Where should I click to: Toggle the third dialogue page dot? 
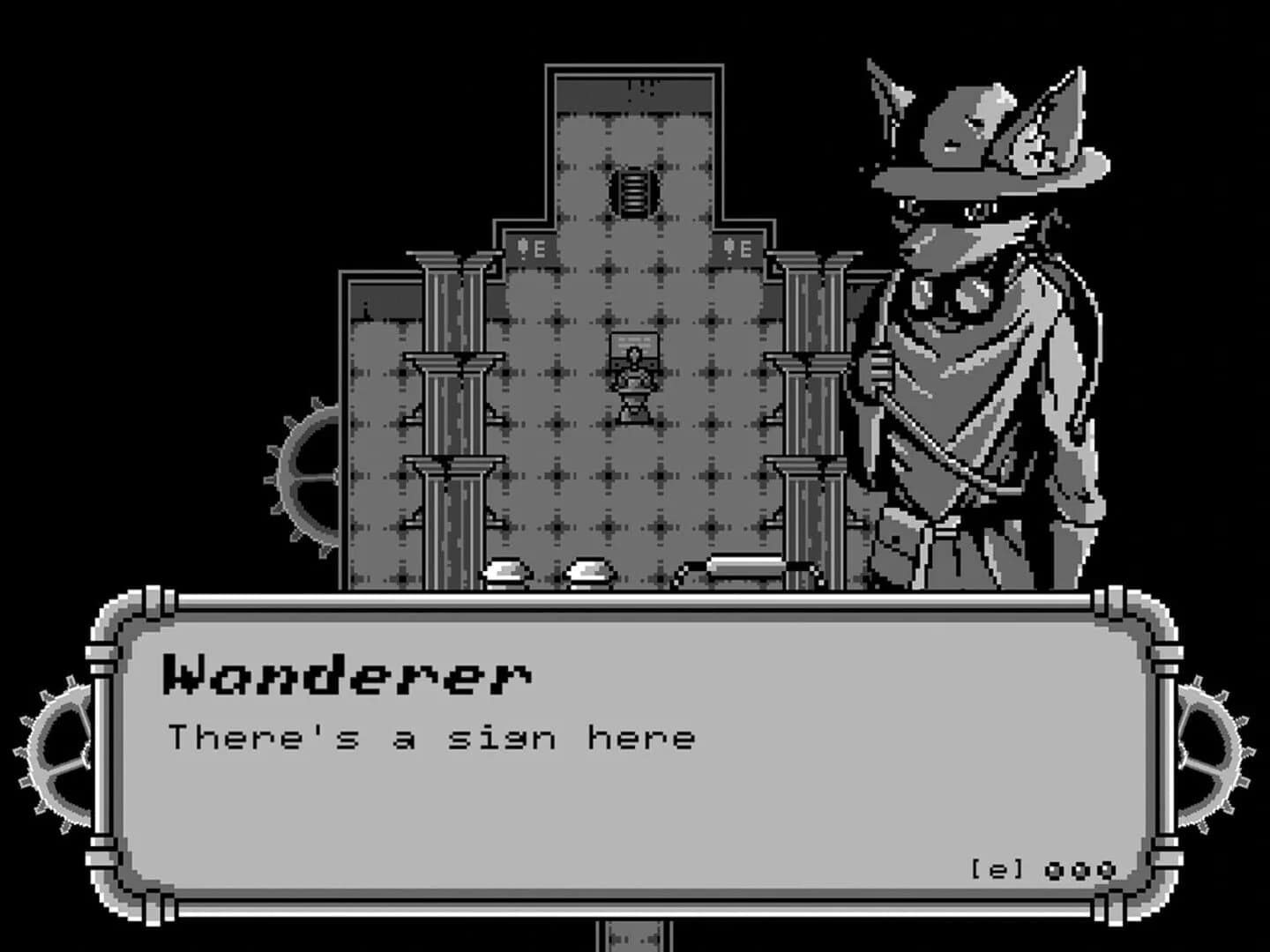[1108, 868]
